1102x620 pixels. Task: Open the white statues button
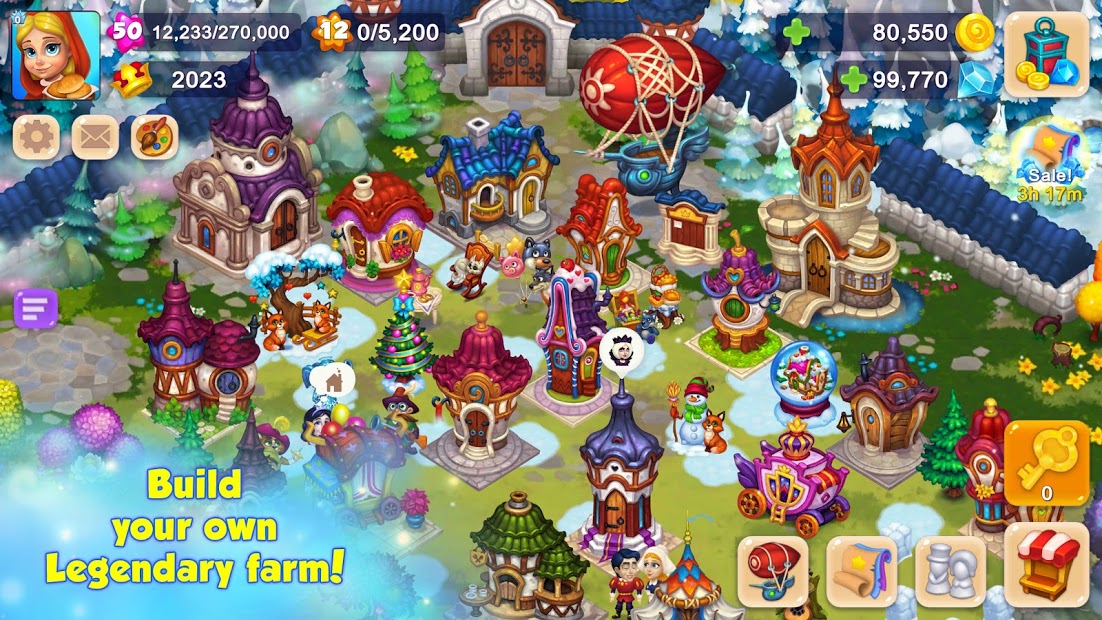(950, 571)
